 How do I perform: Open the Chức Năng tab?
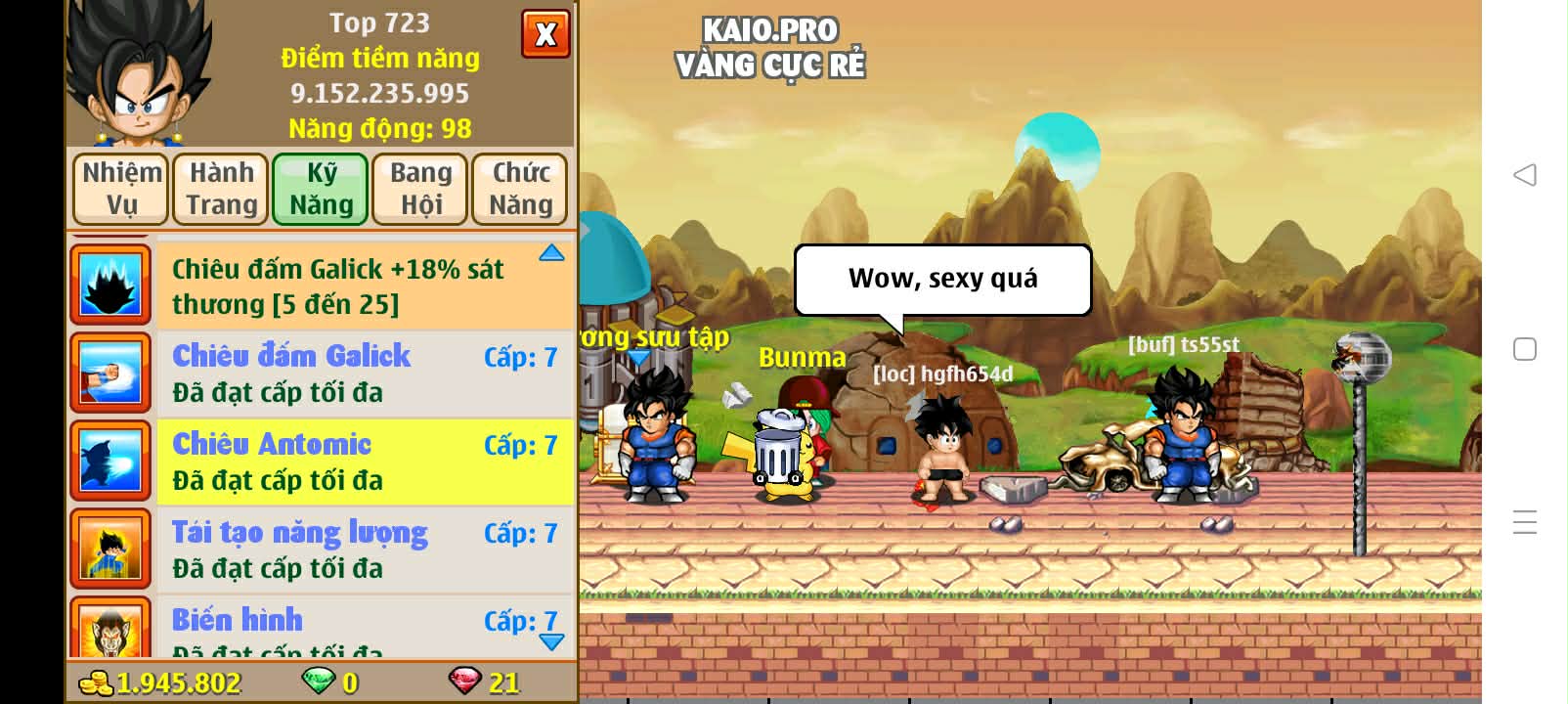519,188
